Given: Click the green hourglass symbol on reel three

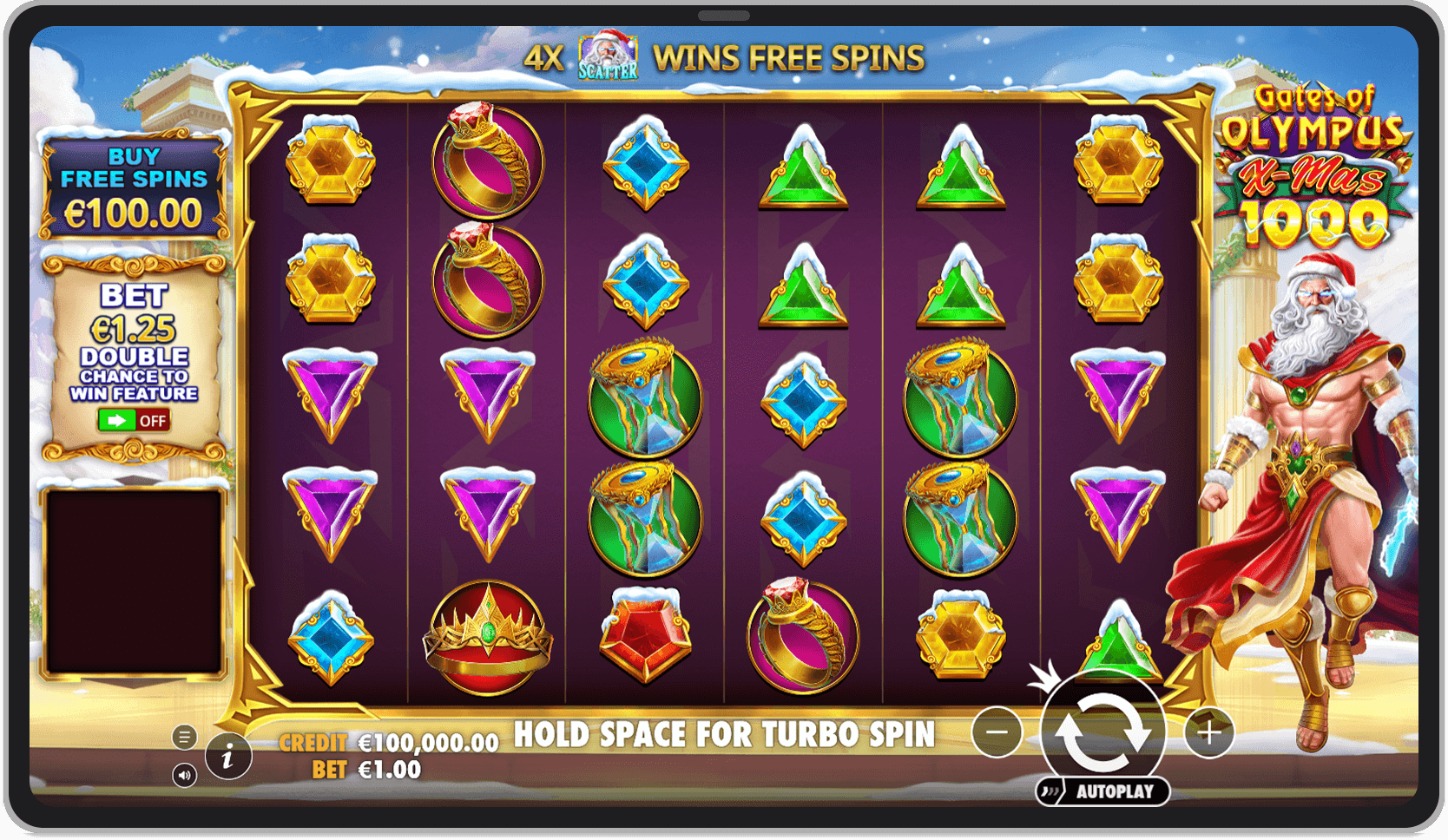Looking at the screenshot, I should coord(644,395).
